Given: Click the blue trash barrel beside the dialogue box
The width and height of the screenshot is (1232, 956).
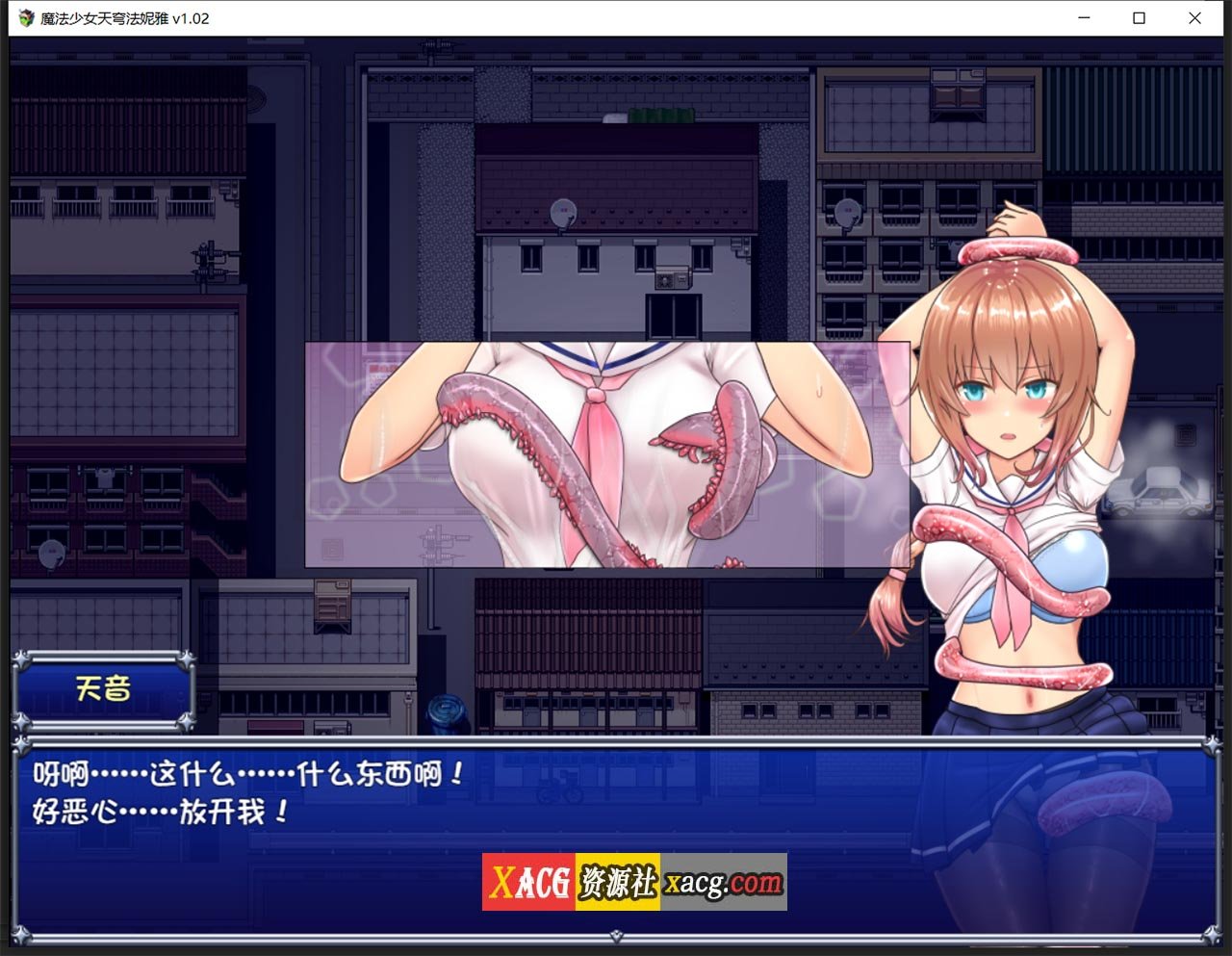Looking at the screenshot, I should coord(444,711).
